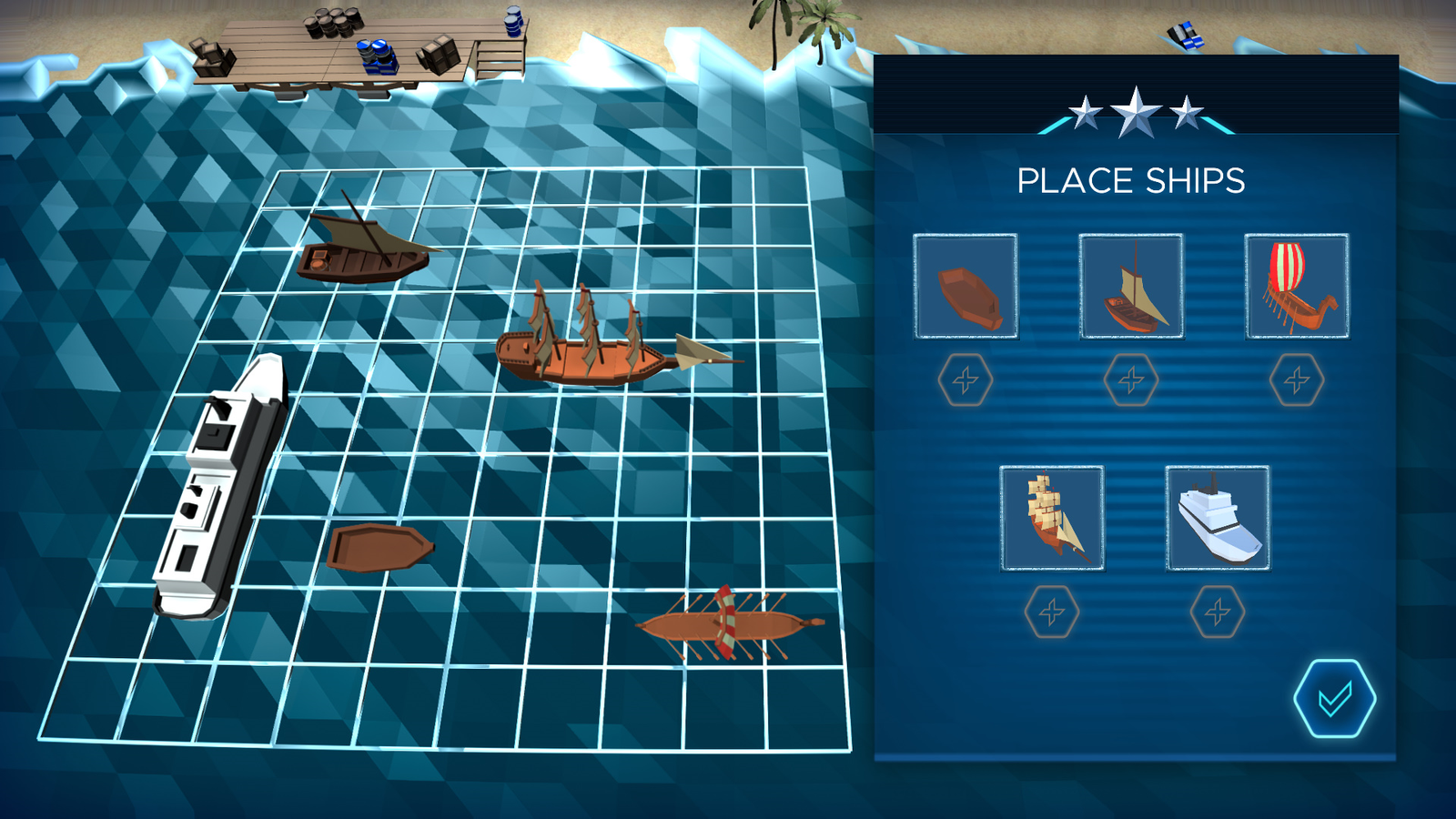Select the sailboat ship icon in the panel
Viewport: 1456px width, 819px height.
click(x=1132, y=286)
